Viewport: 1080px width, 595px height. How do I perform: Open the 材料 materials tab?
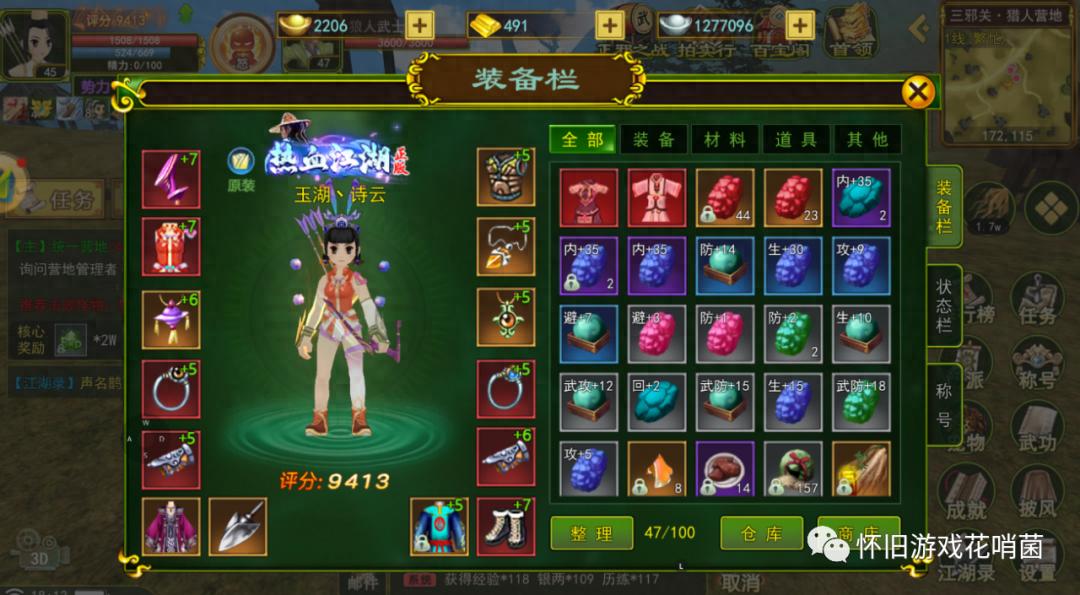(725, 140)
